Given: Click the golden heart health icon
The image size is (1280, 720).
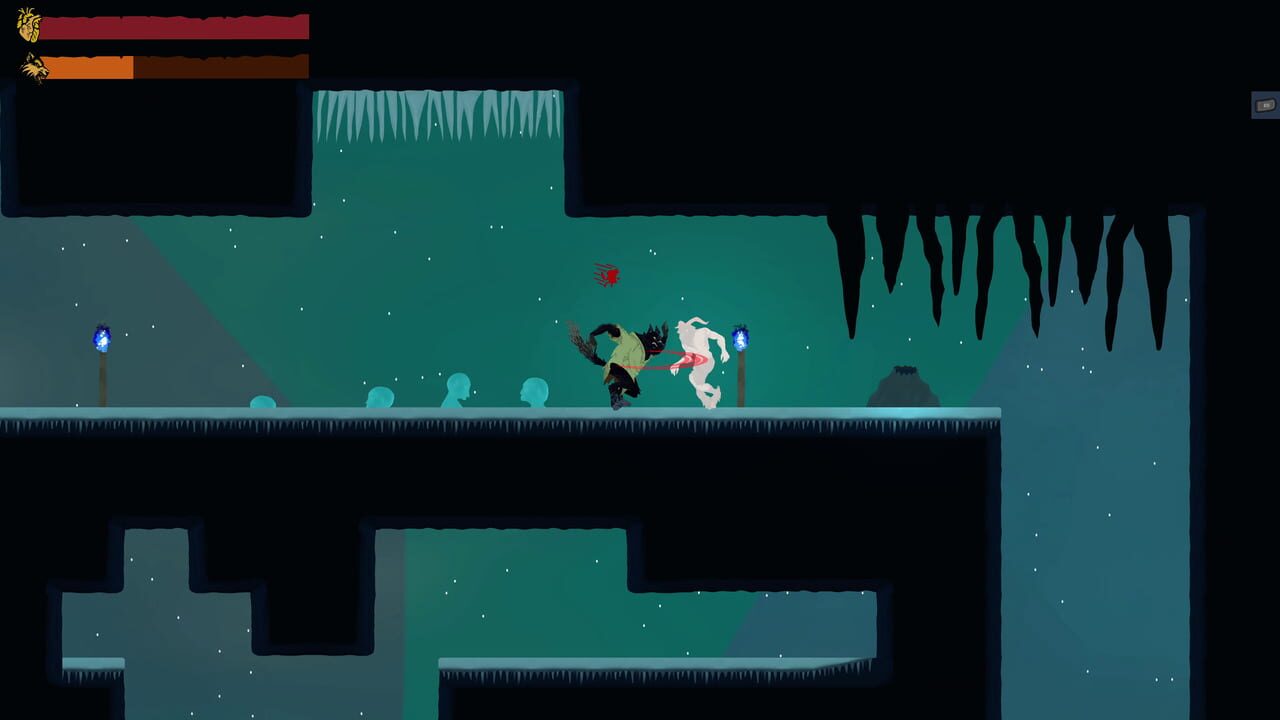Looking at the screenshot, I should pos(30,27).
